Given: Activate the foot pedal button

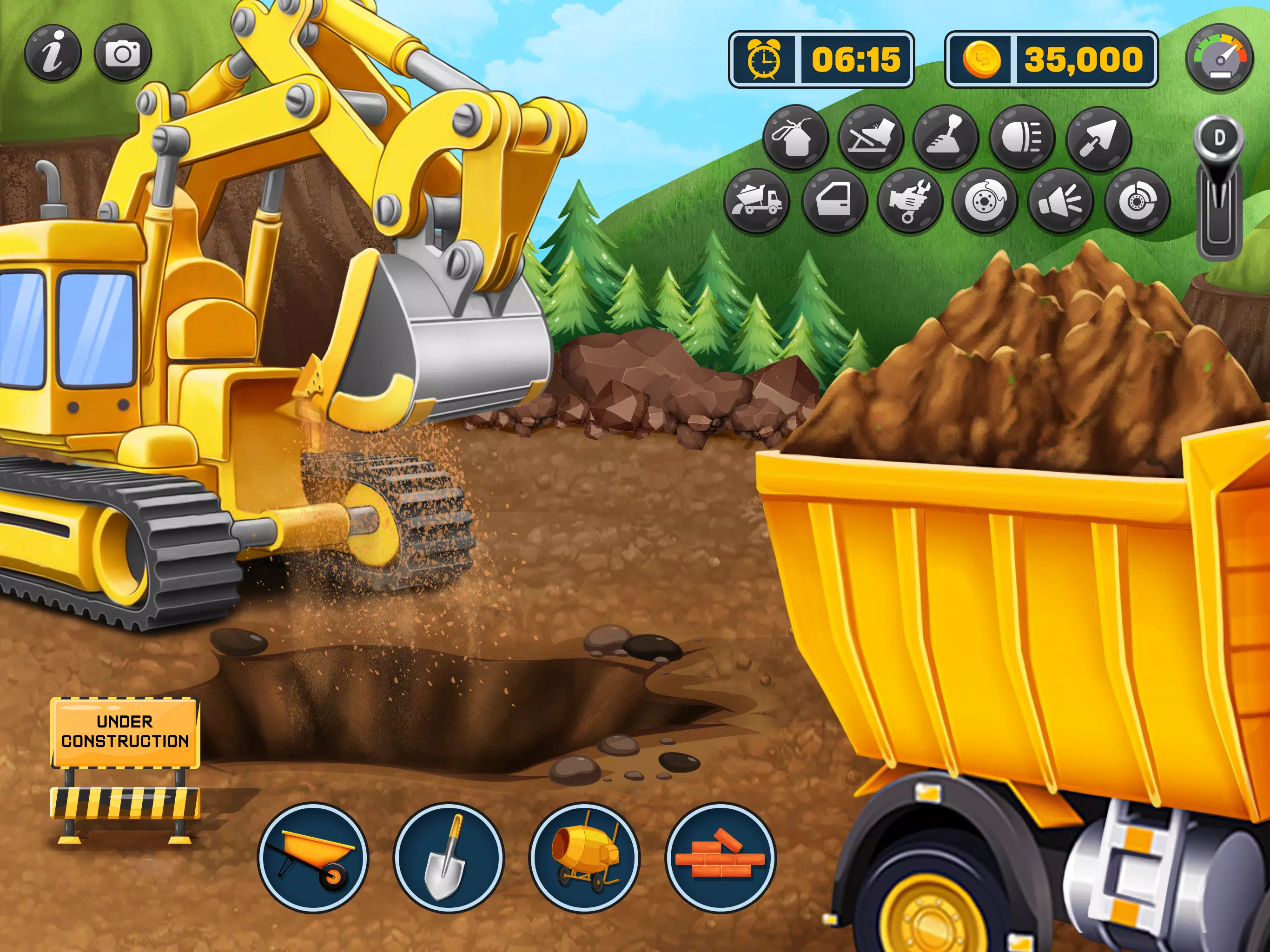Looking at the screenshot, I should pos(871,138).
